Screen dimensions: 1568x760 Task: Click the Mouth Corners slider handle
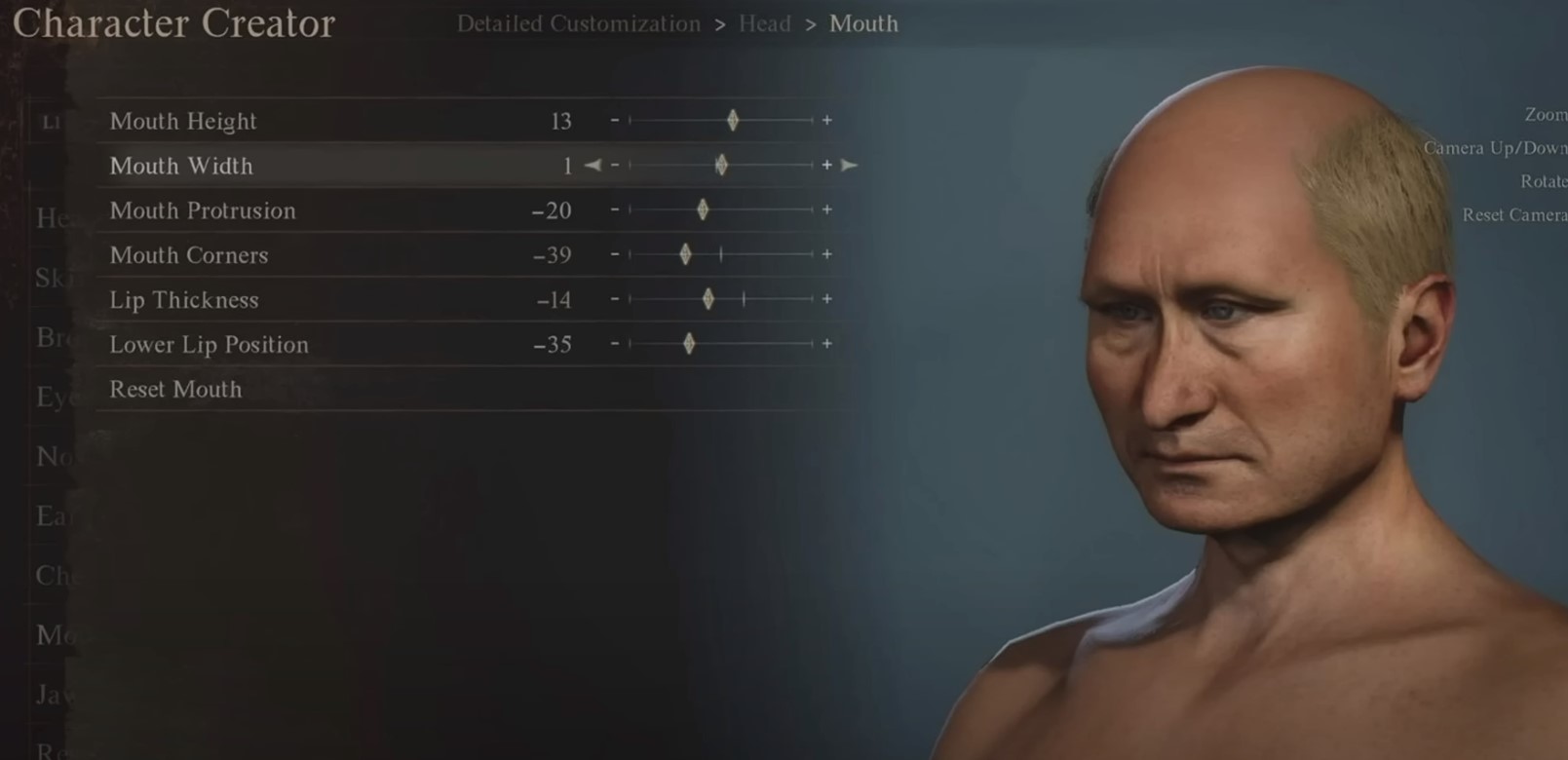coord(685,255)
